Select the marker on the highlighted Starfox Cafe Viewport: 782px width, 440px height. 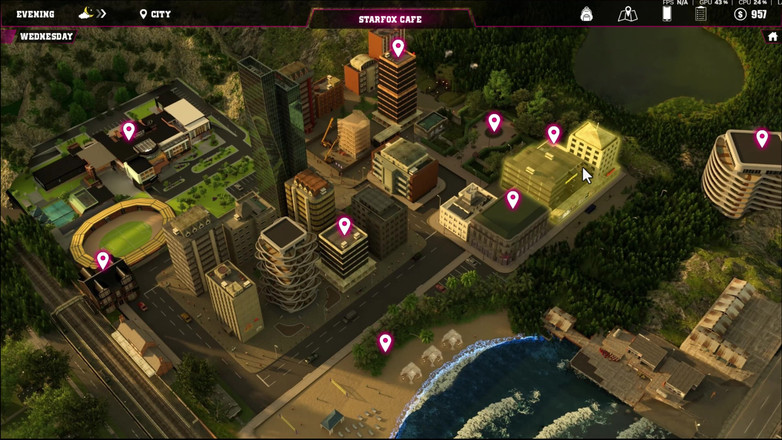click(554, 134)
